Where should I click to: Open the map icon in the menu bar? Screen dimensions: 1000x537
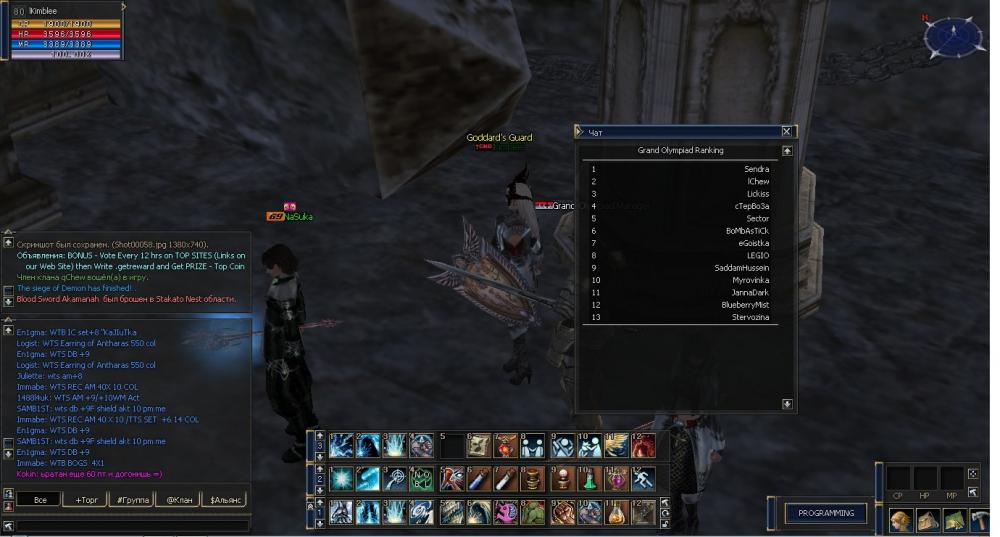953,521
